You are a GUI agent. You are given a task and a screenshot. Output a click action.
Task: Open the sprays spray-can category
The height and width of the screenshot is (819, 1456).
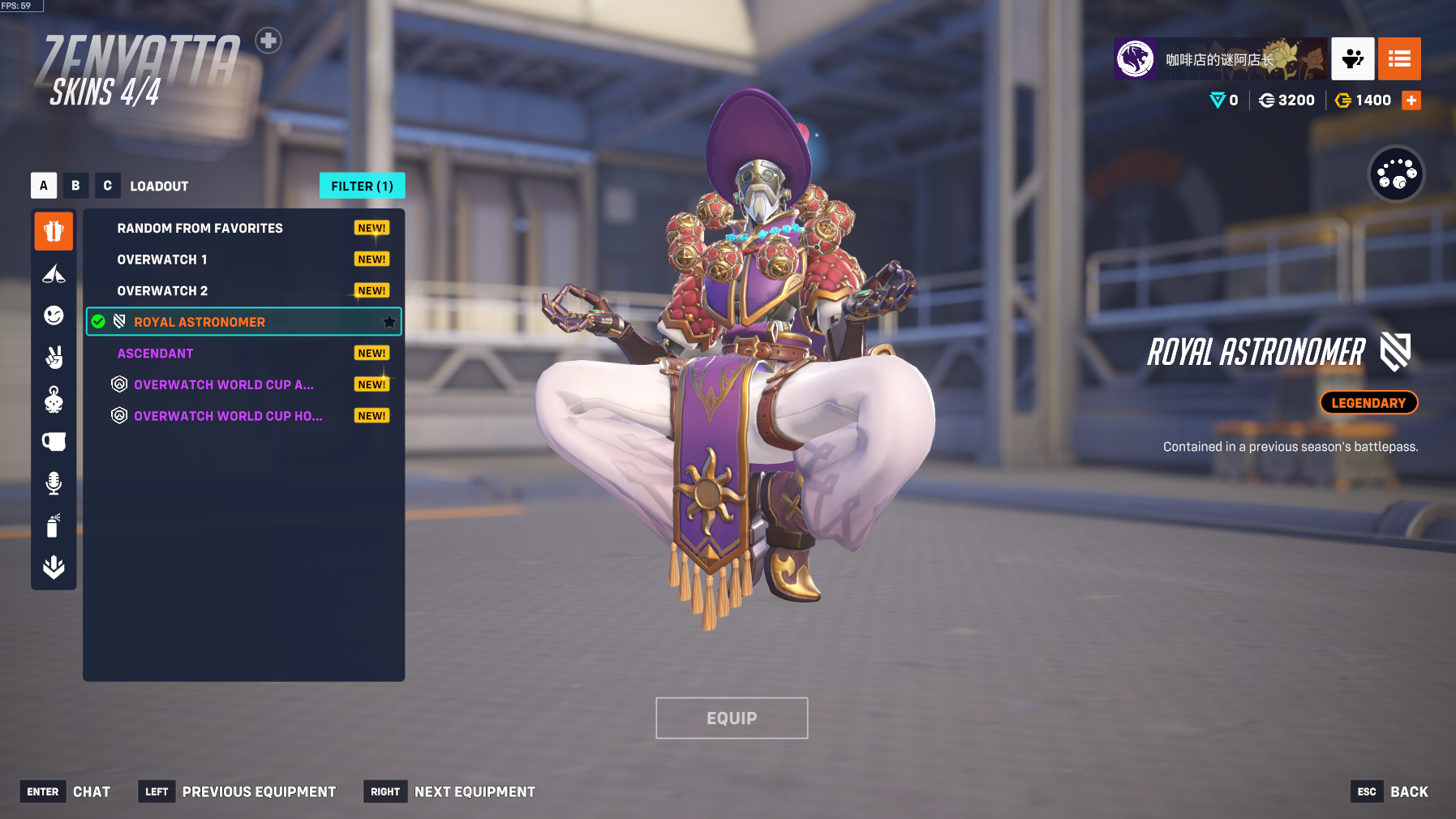[54, 525]
